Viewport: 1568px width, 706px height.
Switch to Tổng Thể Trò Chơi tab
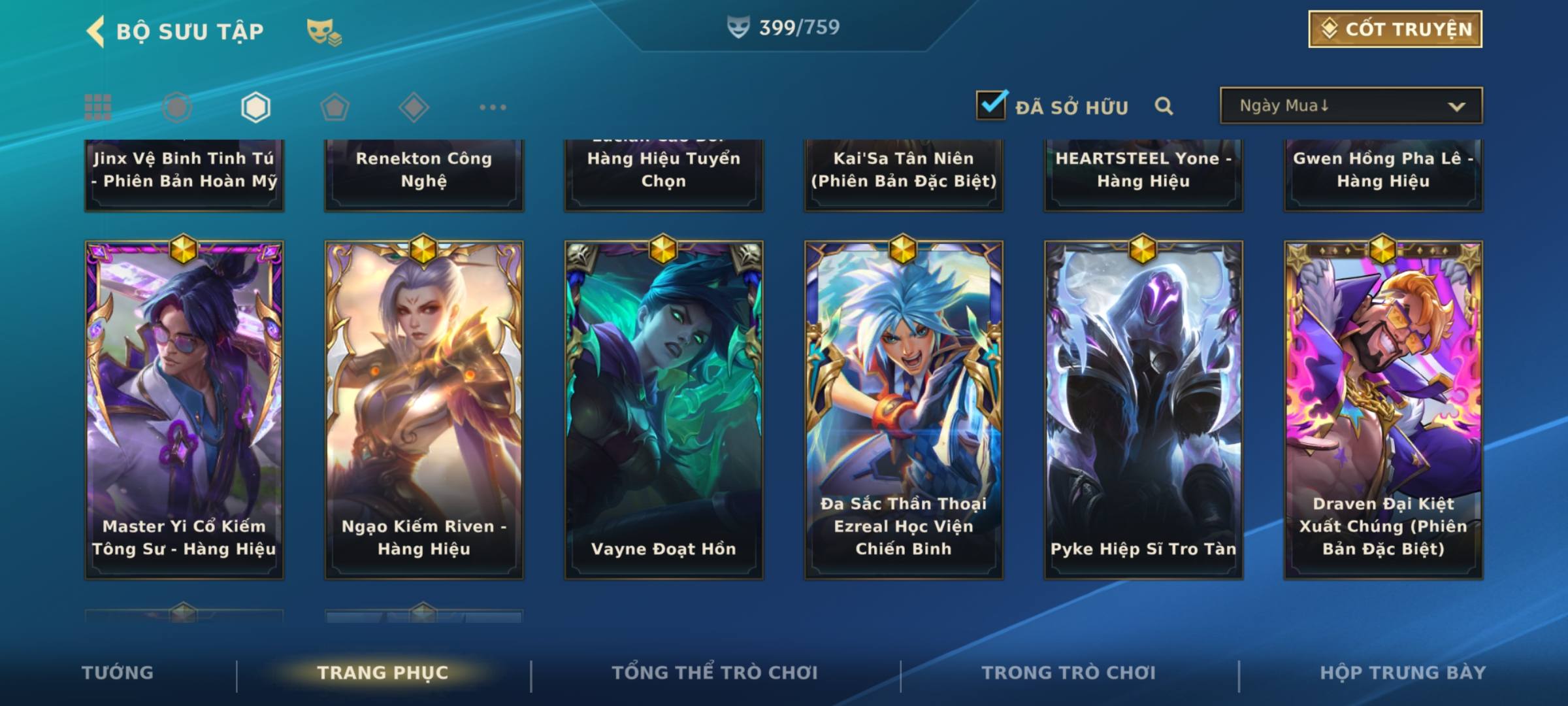click(x=715, y=673)
